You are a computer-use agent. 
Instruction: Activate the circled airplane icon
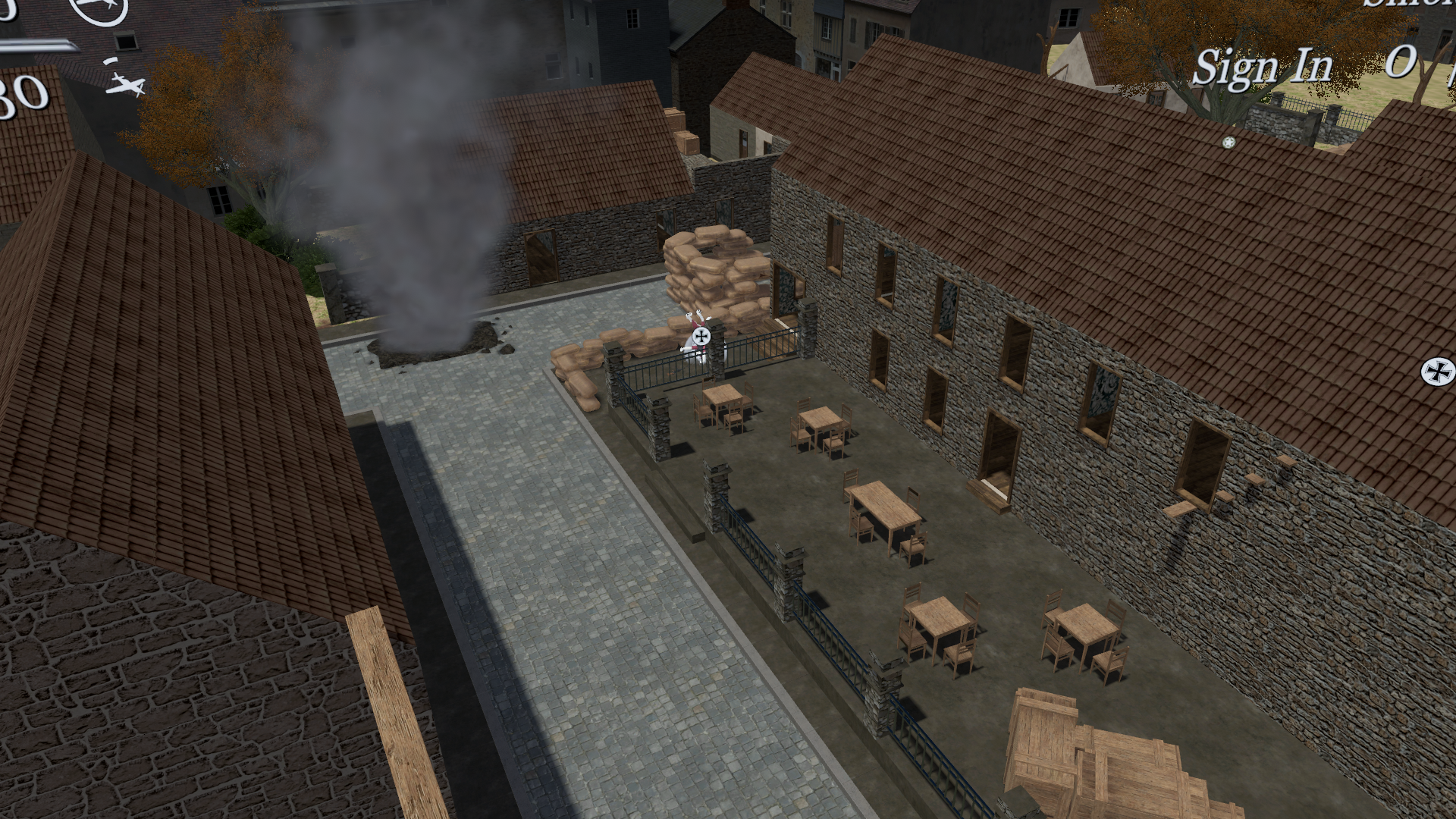click(x=99, y=8)
